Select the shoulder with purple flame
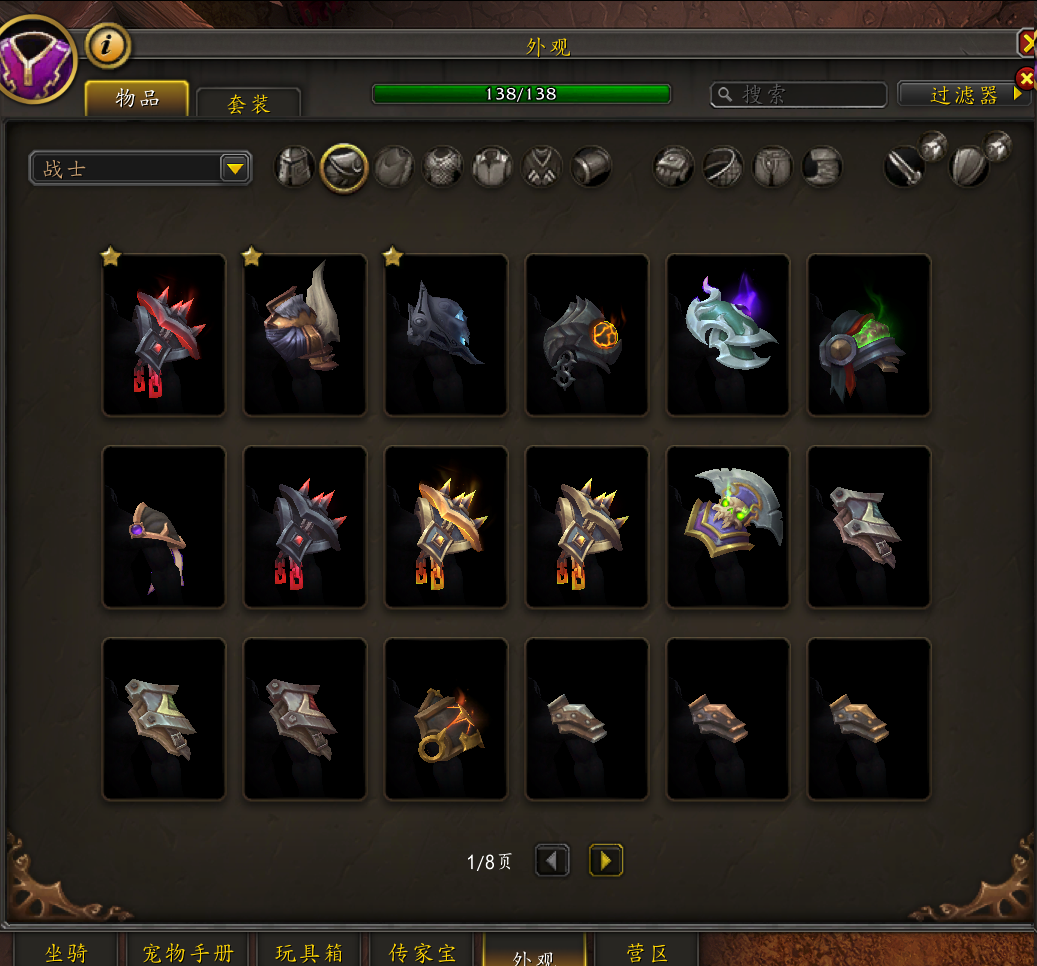 pyautogui.click(x=728, y=334)
